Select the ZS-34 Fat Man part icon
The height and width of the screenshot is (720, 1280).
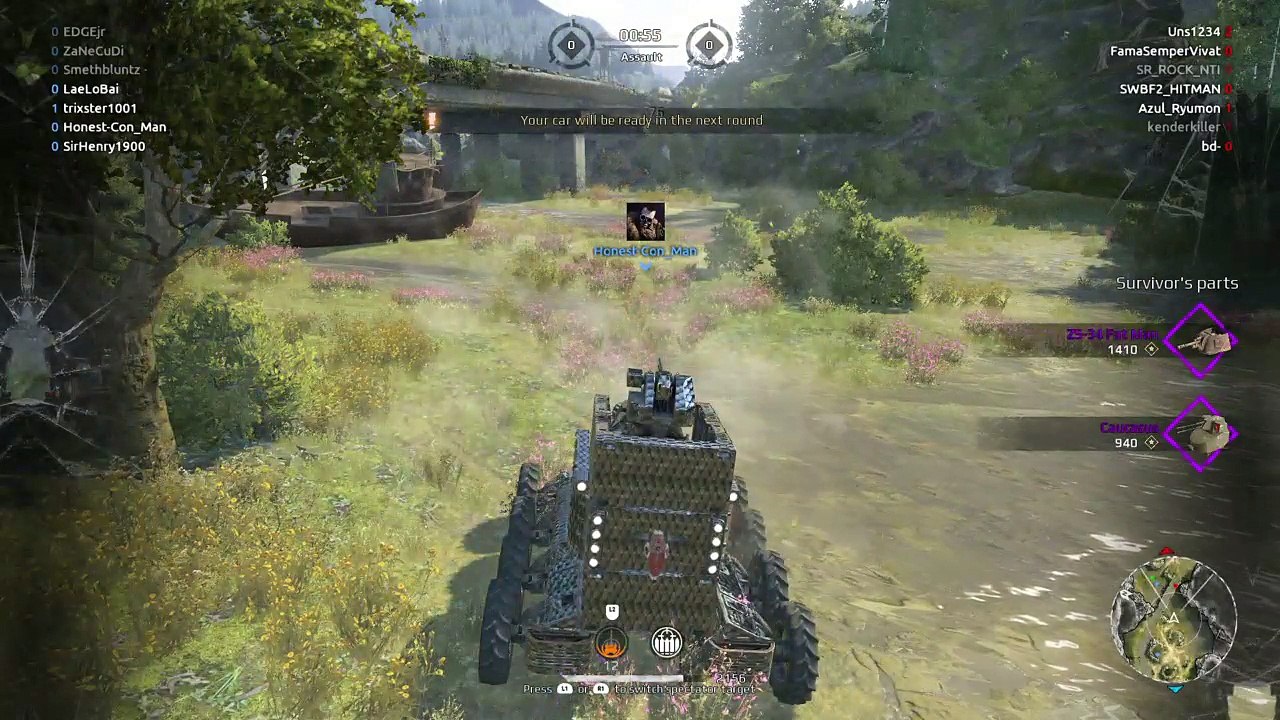pyautogui.click(x=1203, y=341)
